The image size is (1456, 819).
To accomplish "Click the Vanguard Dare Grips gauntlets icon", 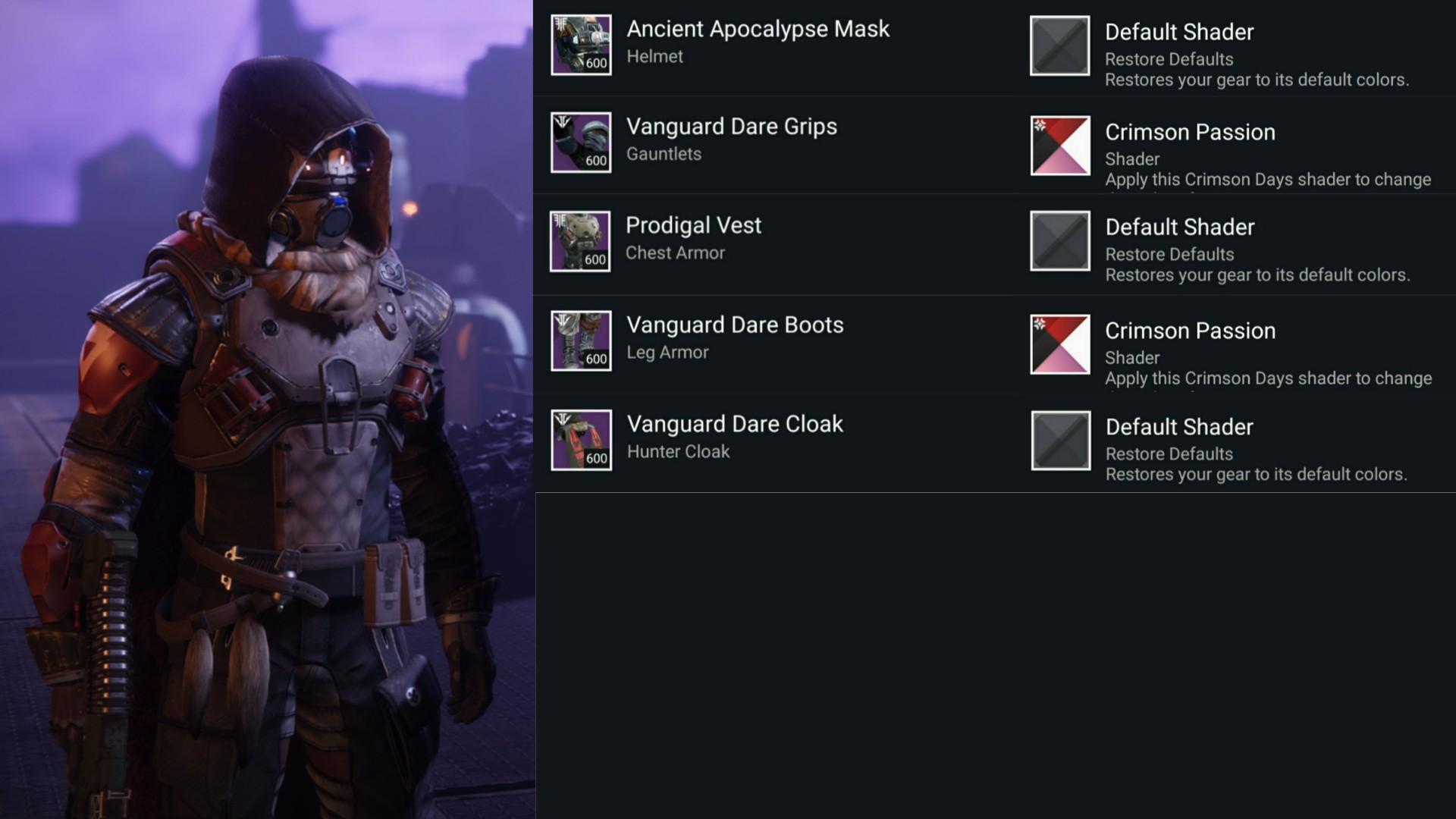I will (x=581, y=143).
